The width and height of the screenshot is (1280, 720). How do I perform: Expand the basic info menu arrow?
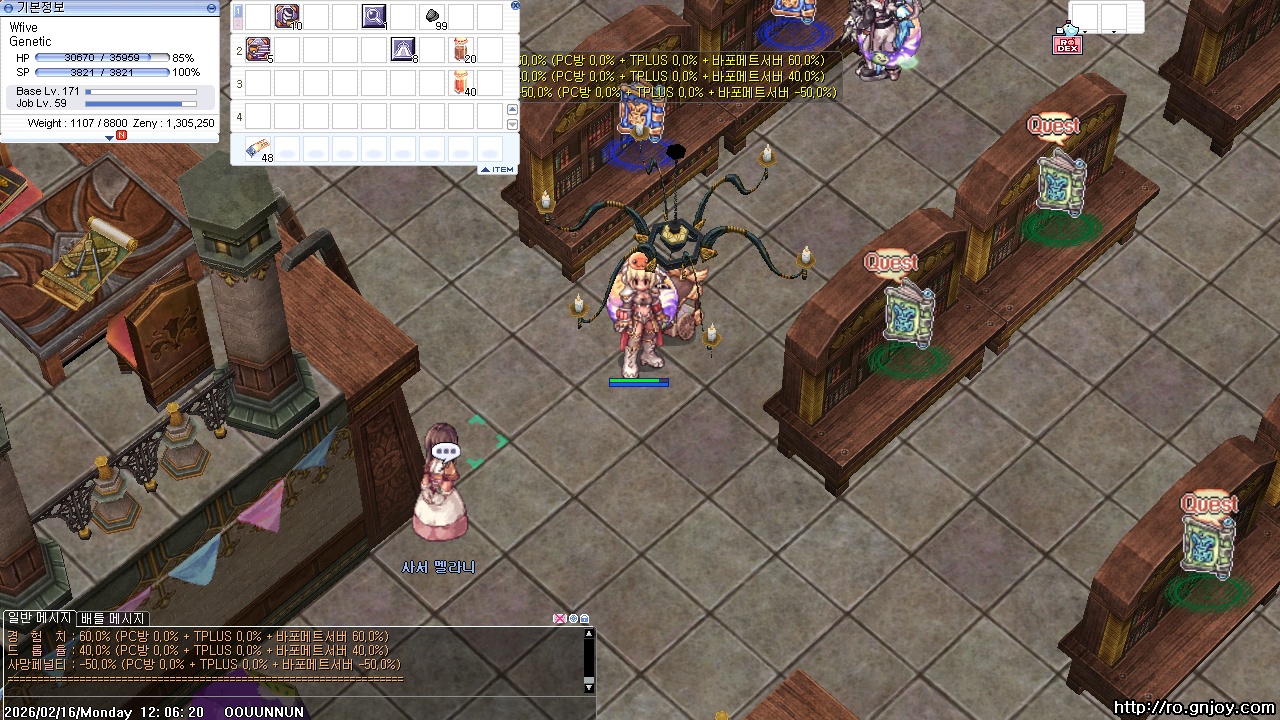tap(110, 138)
